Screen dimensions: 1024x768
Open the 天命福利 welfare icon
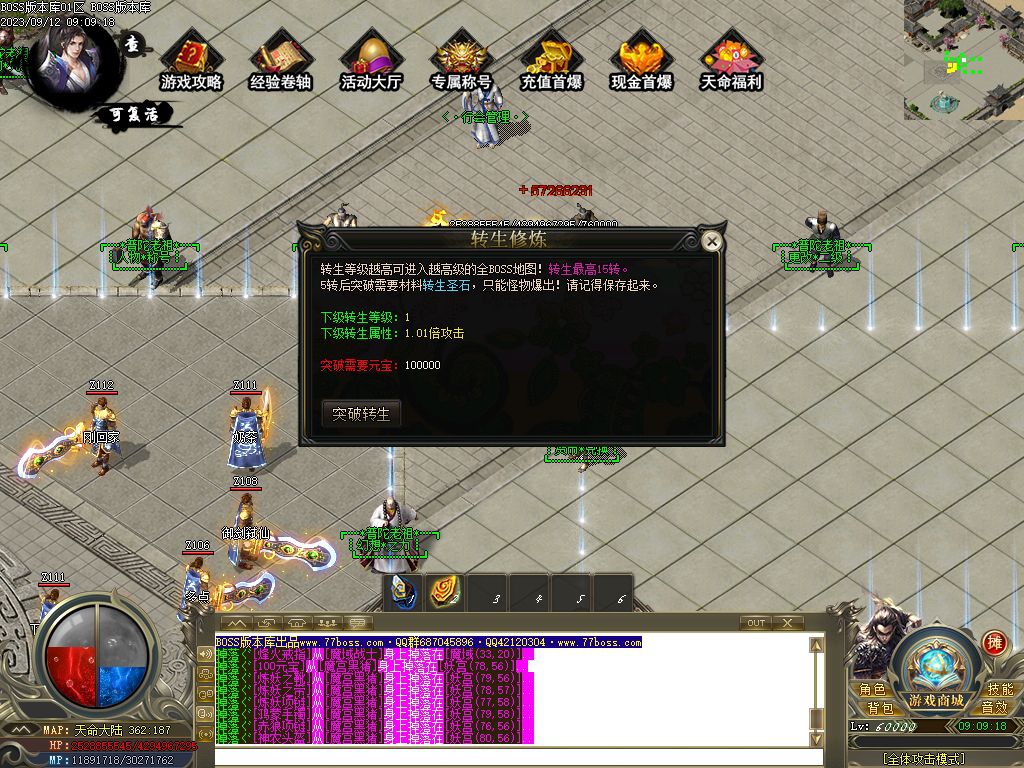click(731, 63)
